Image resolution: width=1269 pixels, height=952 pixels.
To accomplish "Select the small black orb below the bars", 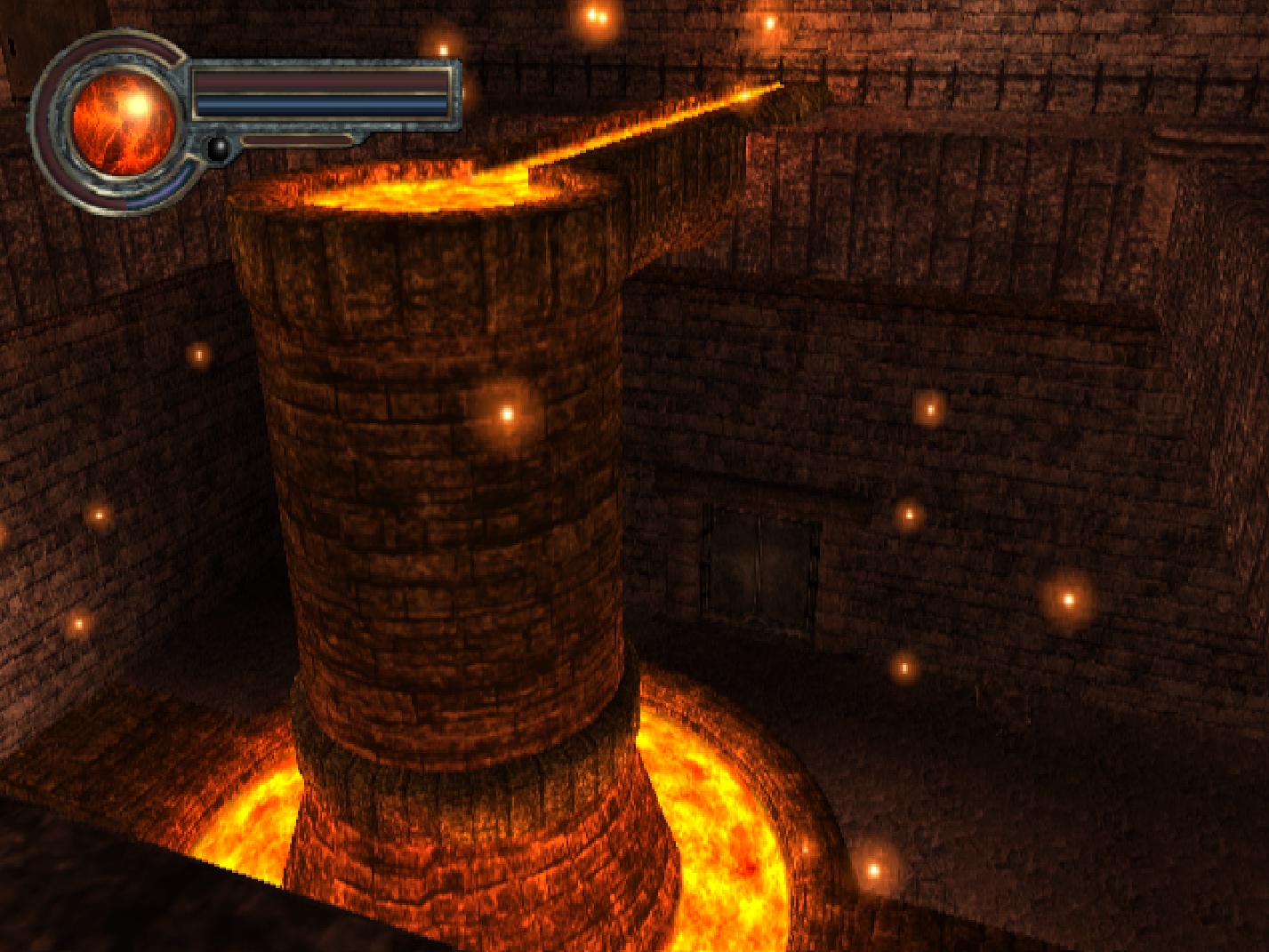I will (218, 148).
